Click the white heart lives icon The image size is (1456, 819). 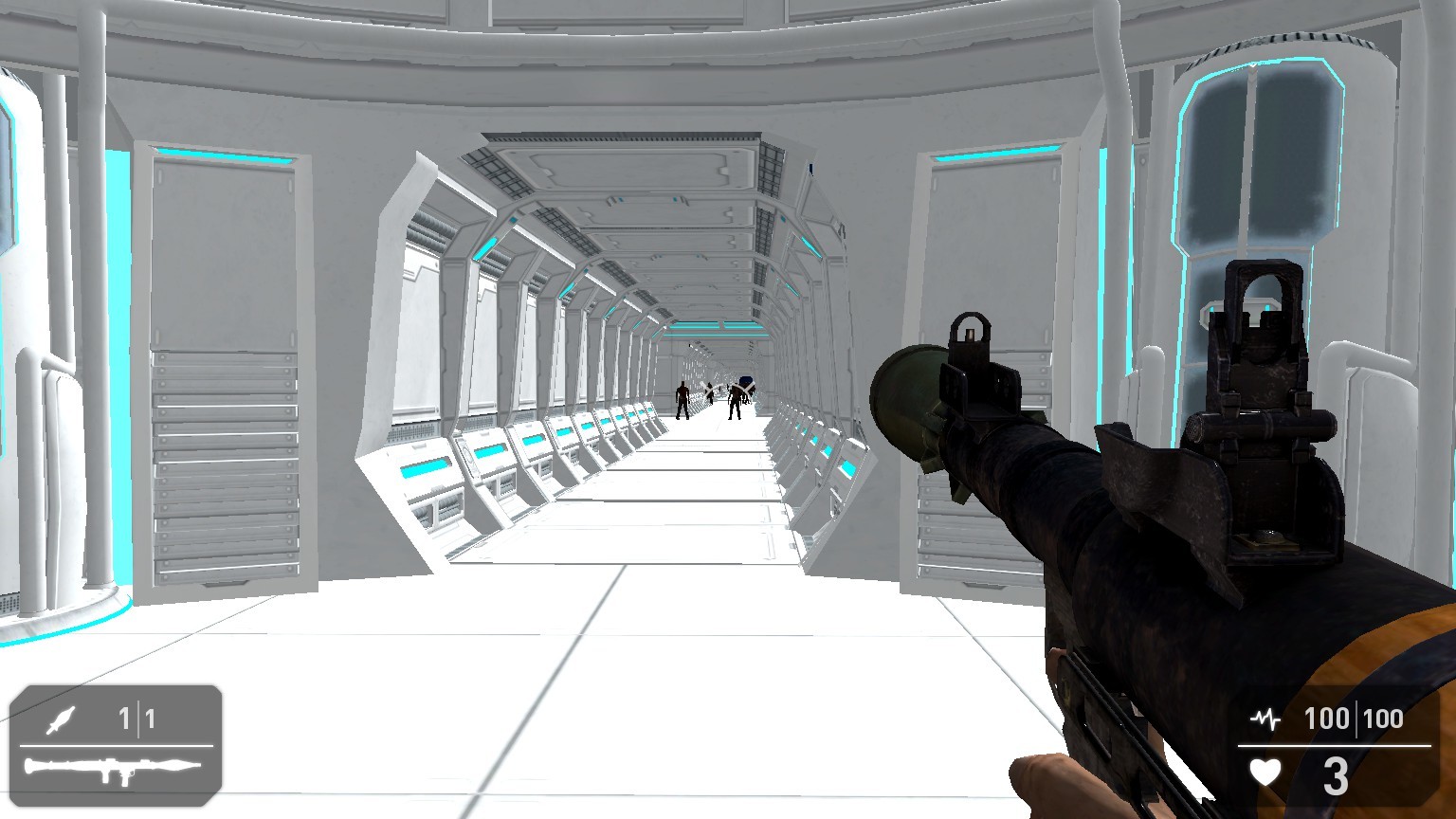1264,771
